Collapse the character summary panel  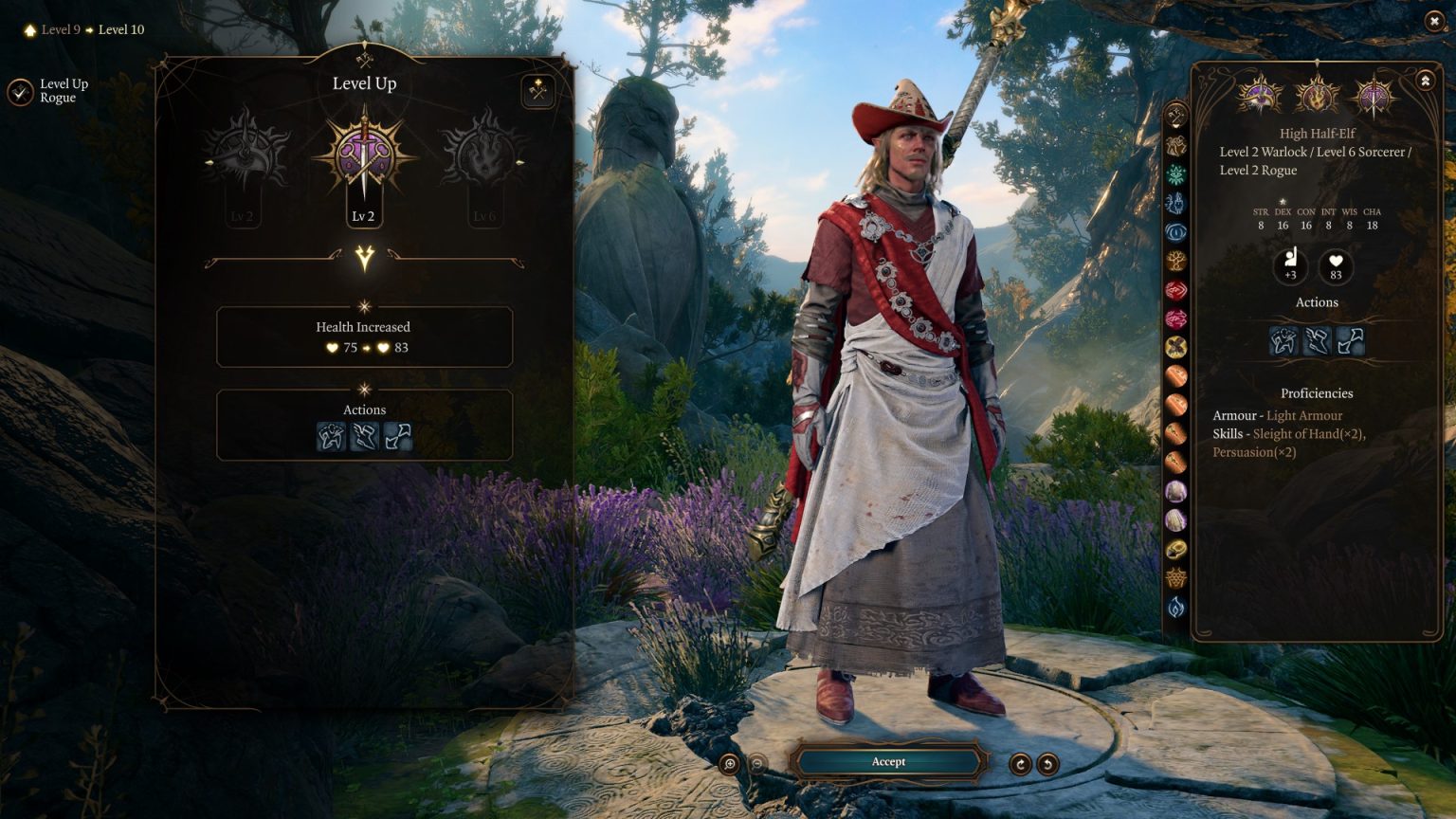click(x=1425, y=82)
